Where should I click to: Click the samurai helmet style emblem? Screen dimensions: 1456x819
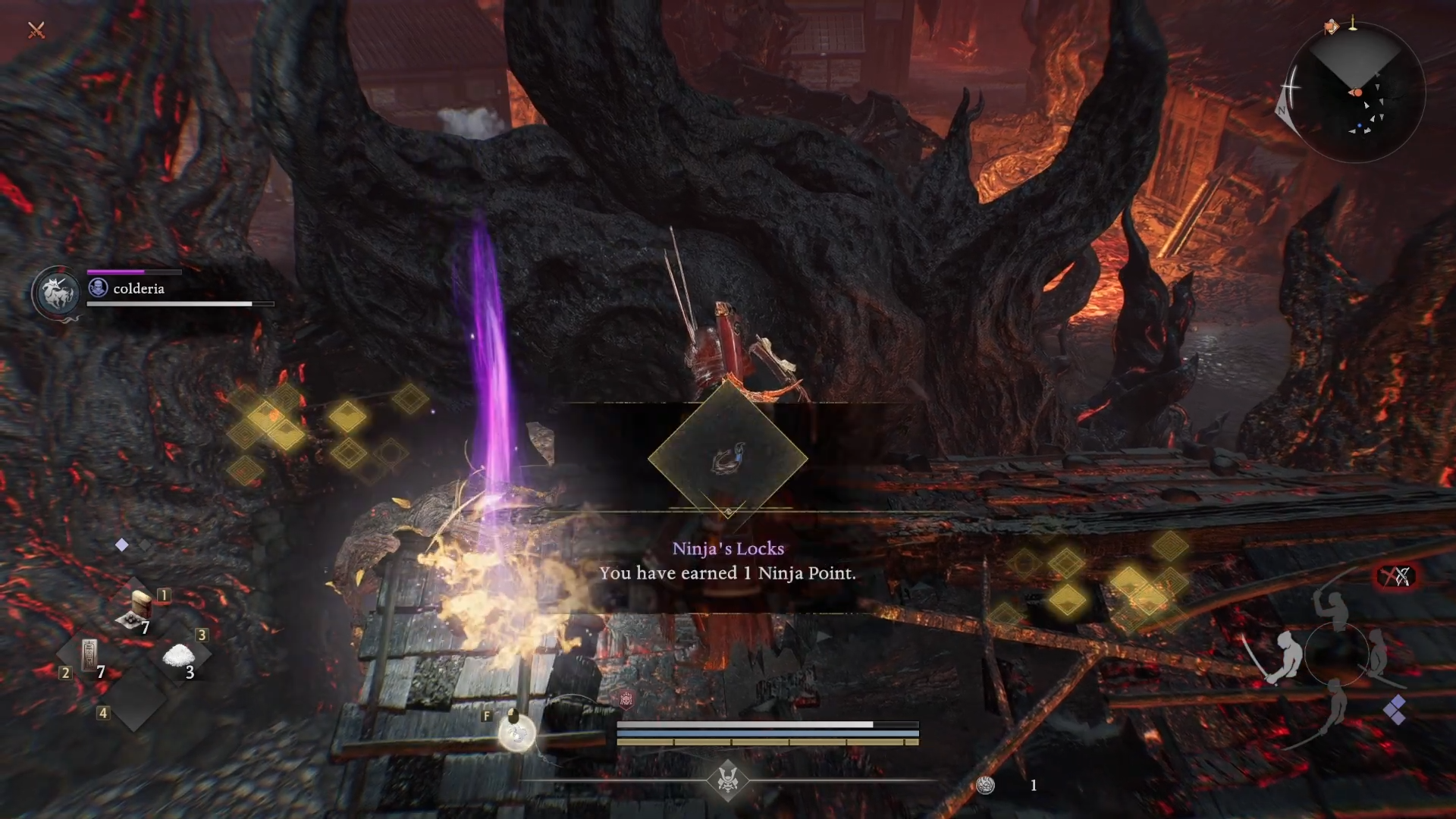tap(728, 779)
